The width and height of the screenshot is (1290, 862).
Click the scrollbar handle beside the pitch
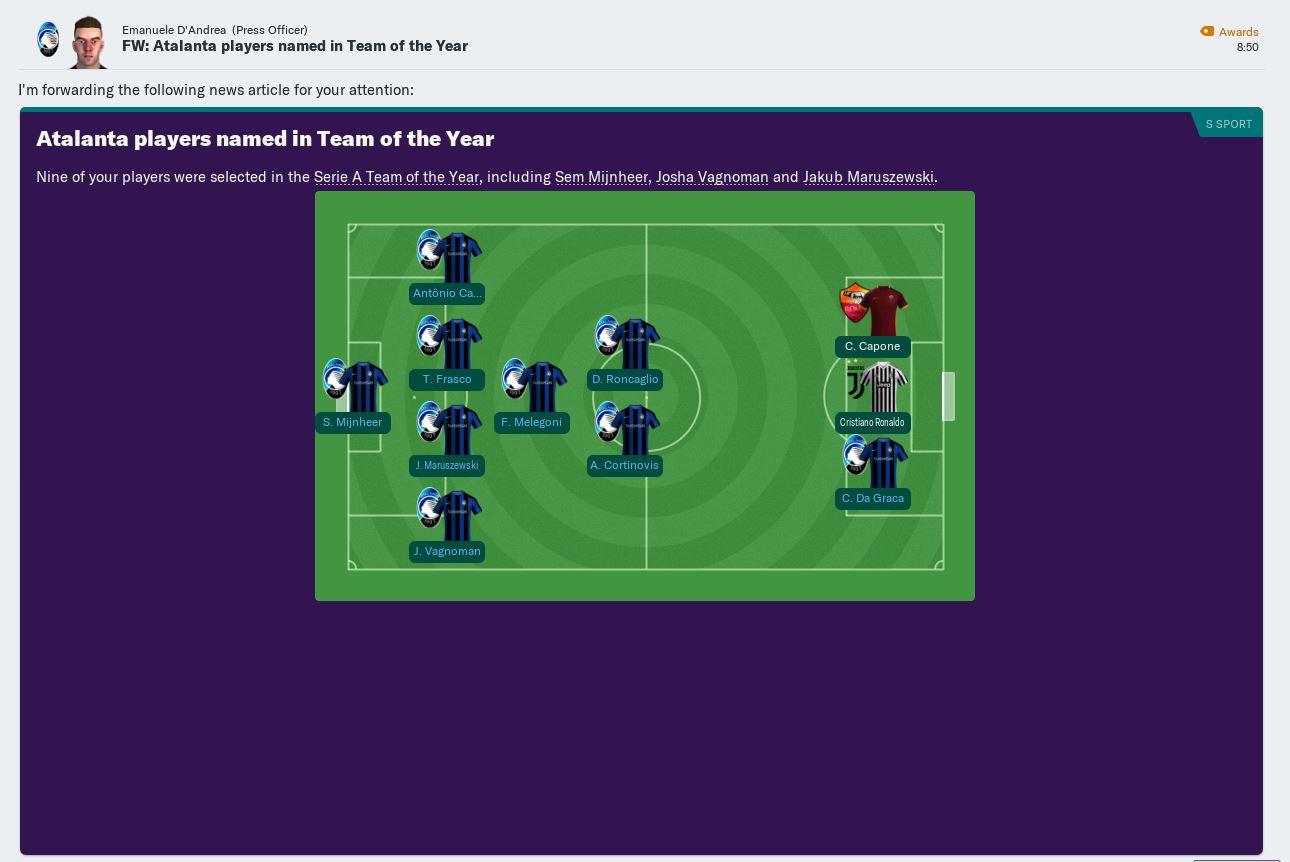[948, 396]
